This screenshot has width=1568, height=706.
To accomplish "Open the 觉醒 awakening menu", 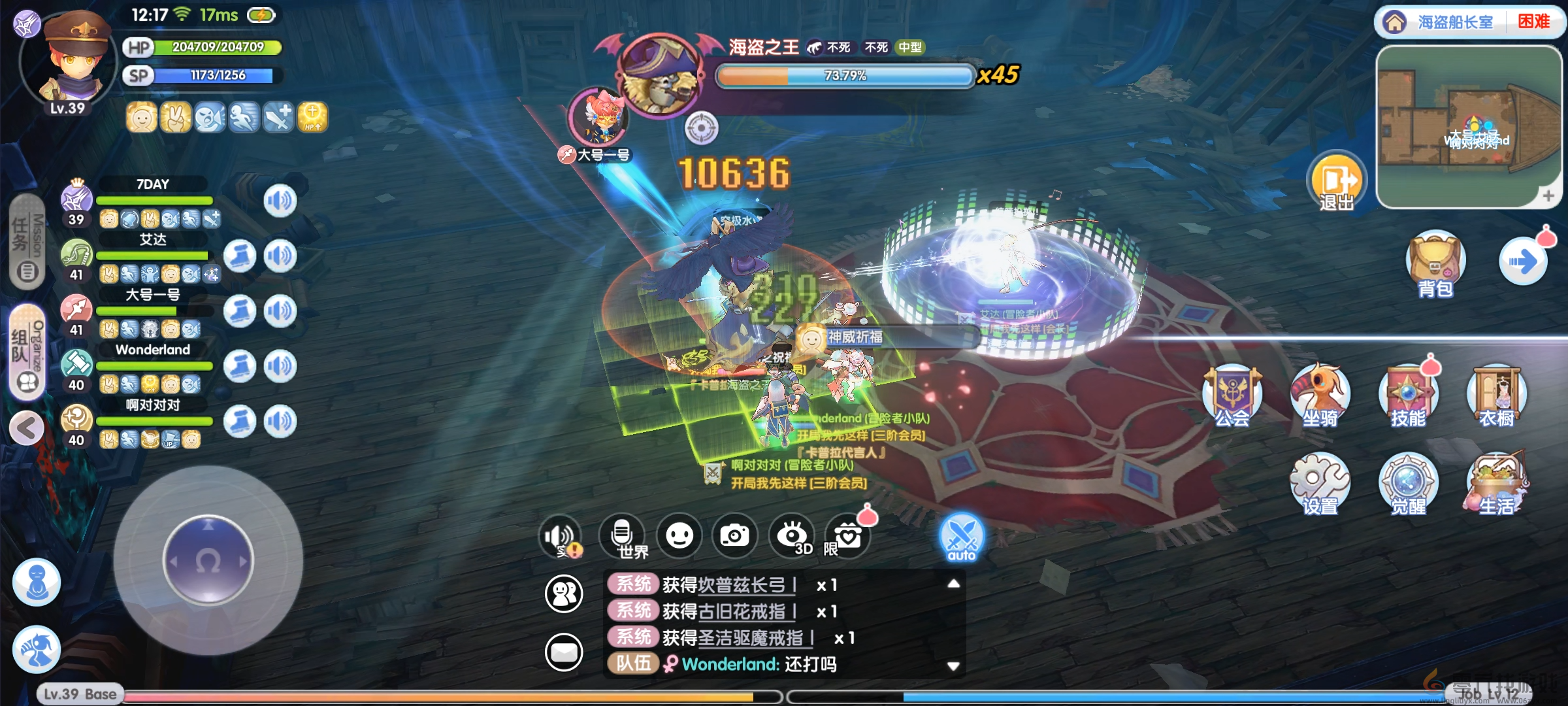I will click(x=1408, y=484).
